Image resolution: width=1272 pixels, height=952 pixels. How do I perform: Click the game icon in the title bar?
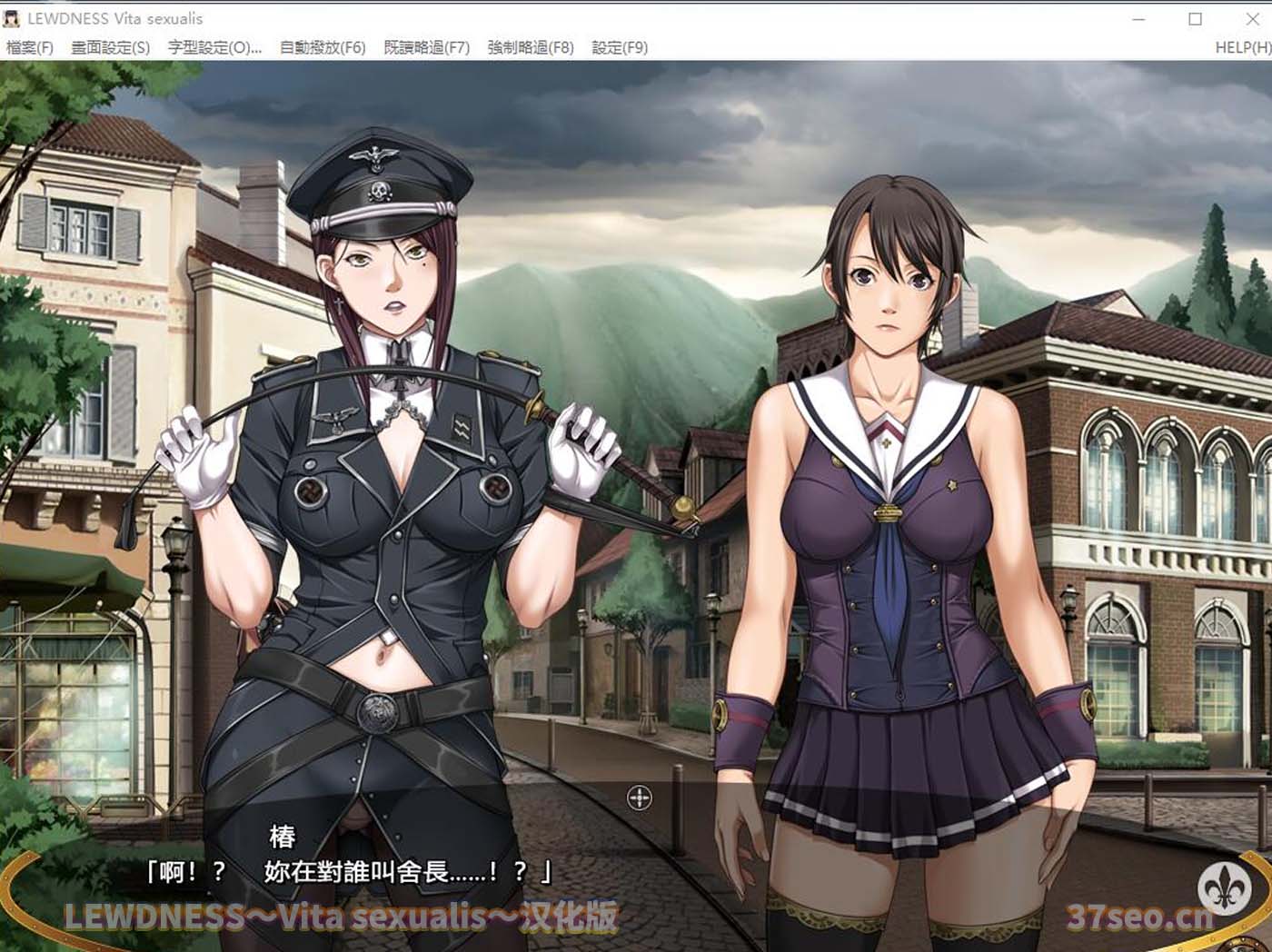click(x=12, y=18)
